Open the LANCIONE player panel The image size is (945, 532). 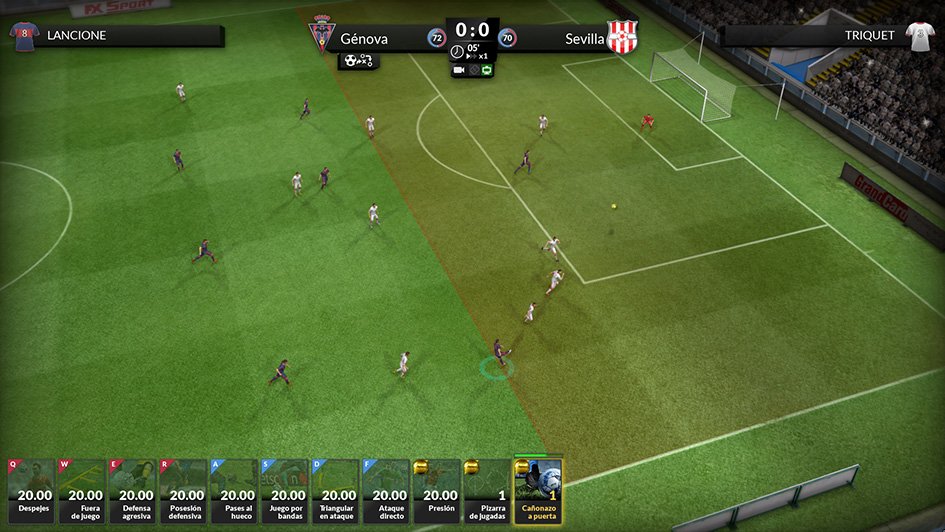click(x=115, y=36)
